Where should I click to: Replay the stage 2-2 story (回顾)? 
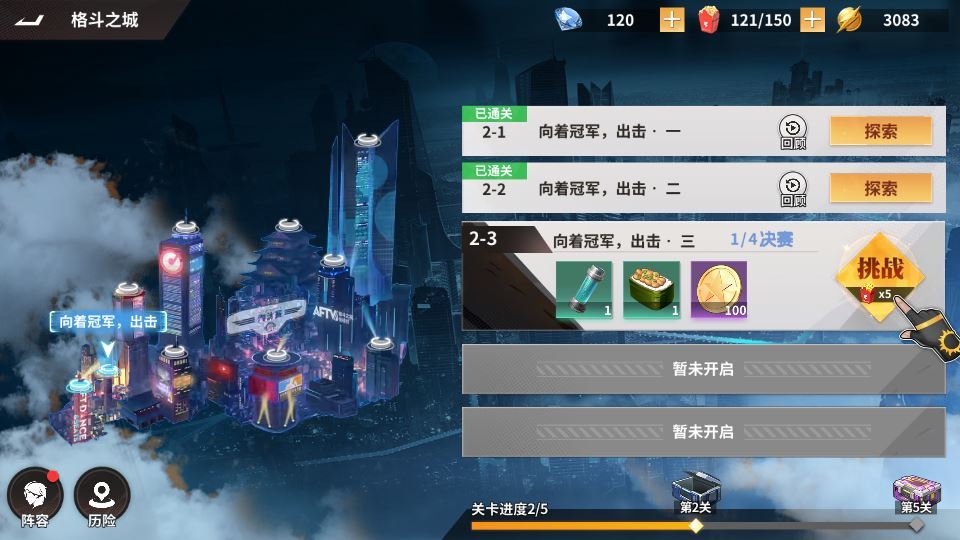coord(792,189)
